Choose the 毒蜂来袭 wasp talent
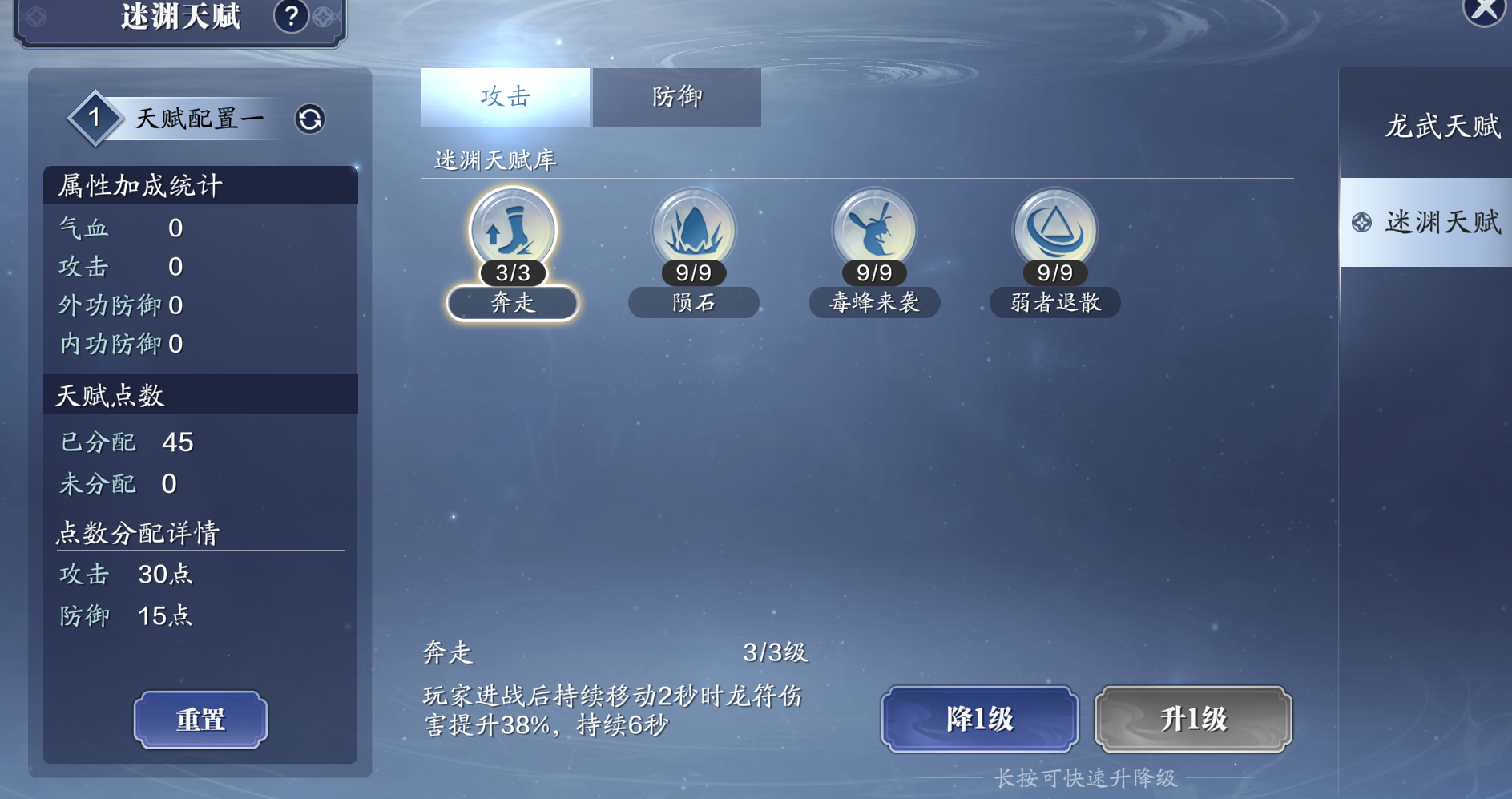This screenshot has width=1512, height=799. click(874, 231)
